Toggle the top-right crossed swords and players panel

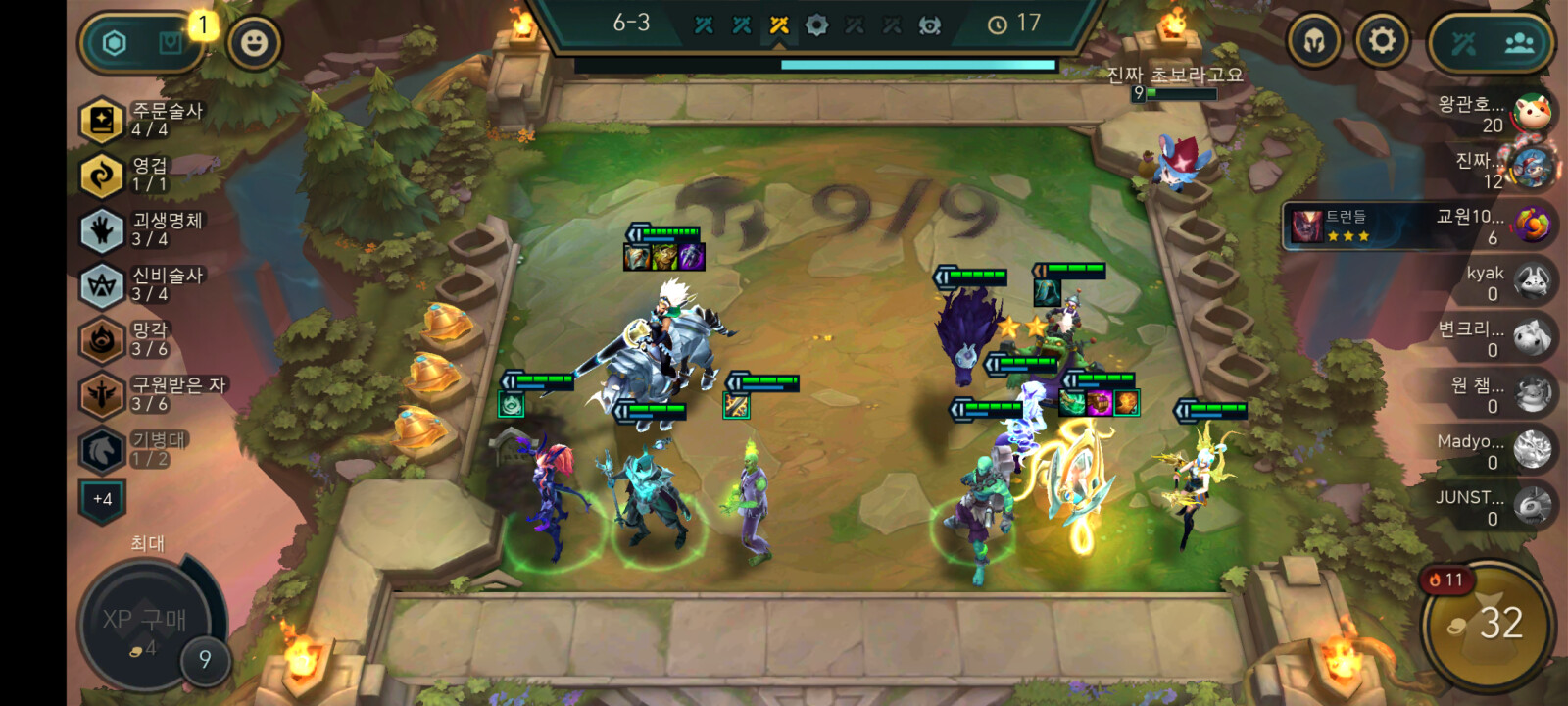pyautogui.click(x=1491, y=43)
